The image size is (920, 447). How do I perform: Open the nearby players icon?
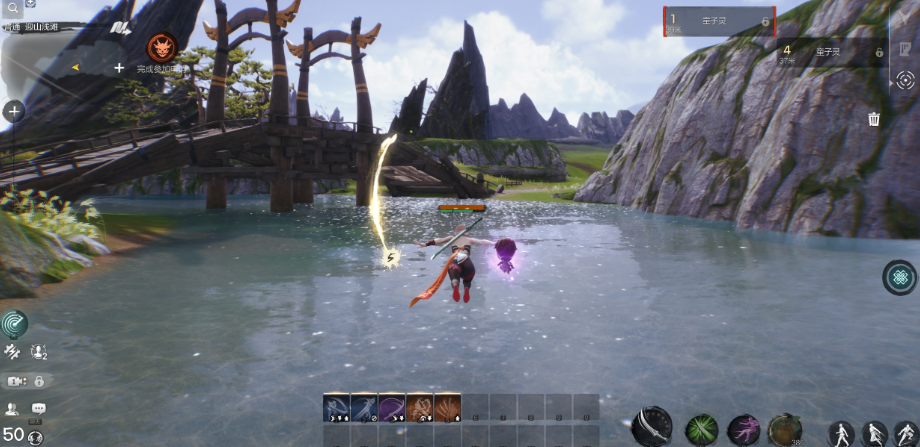coord(39,352)
